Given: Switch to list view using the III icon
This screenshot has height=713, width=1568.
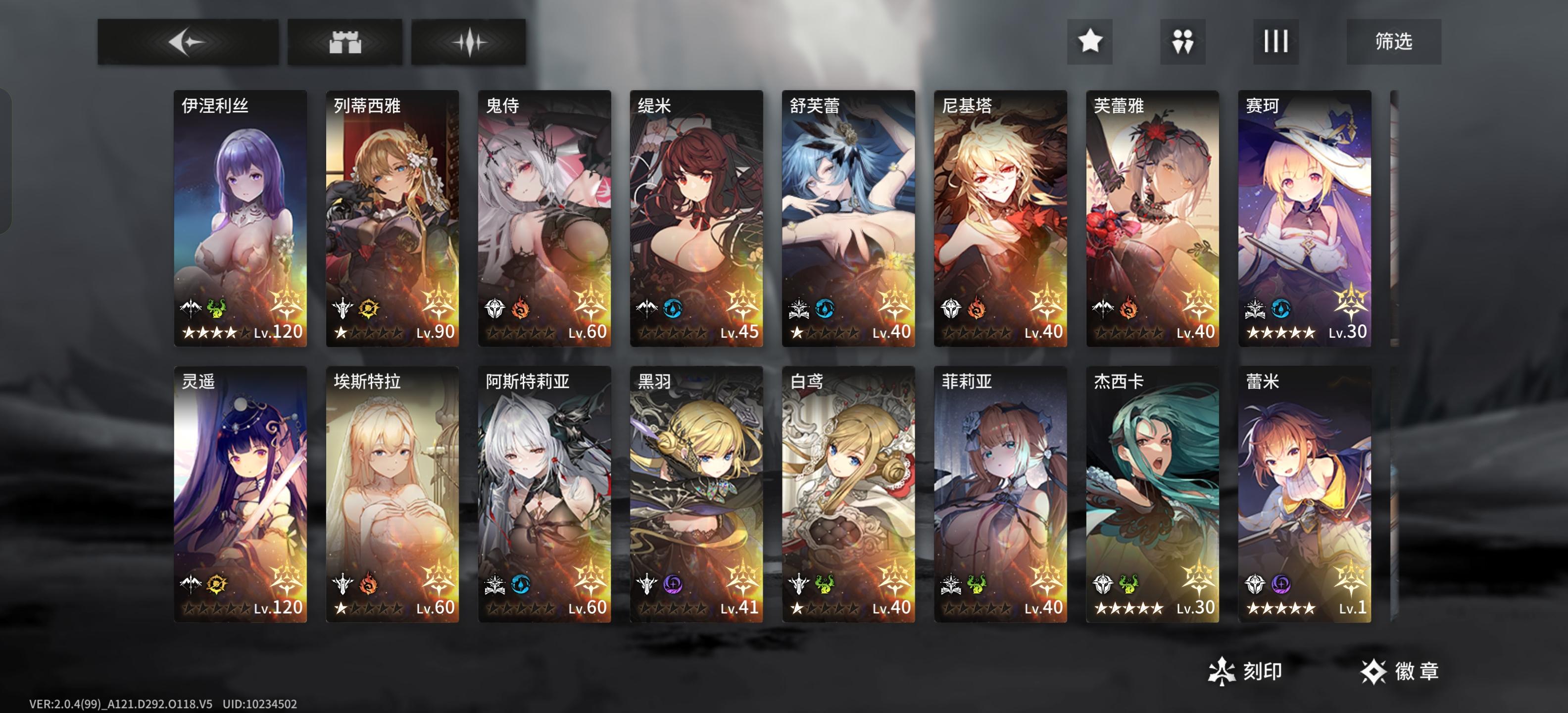Looking at the screenshot, I should (x=1274, y=42).
